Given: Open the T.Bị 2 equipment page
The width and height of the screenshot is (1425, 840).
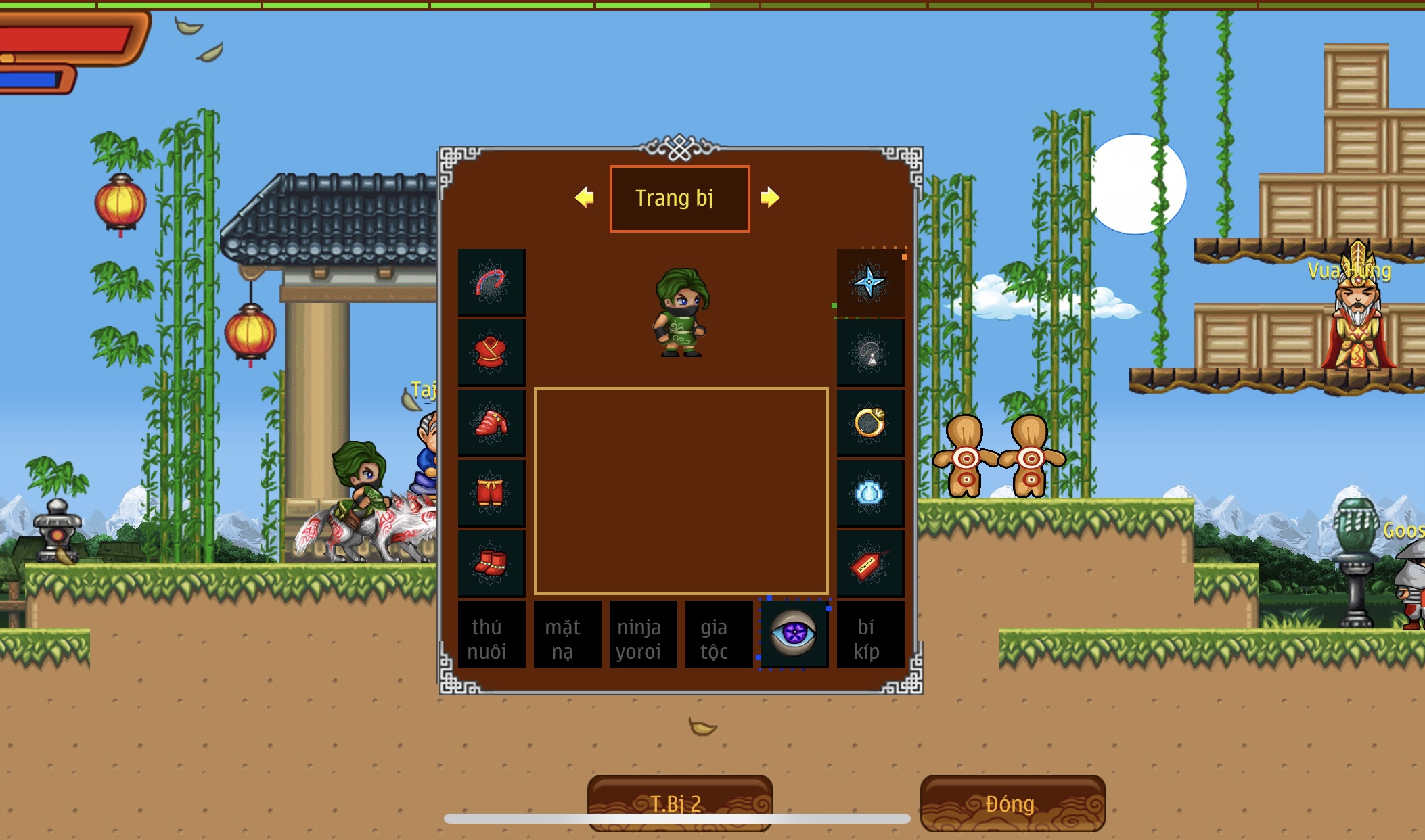Looking at the screenshot, I should (679, 803).
